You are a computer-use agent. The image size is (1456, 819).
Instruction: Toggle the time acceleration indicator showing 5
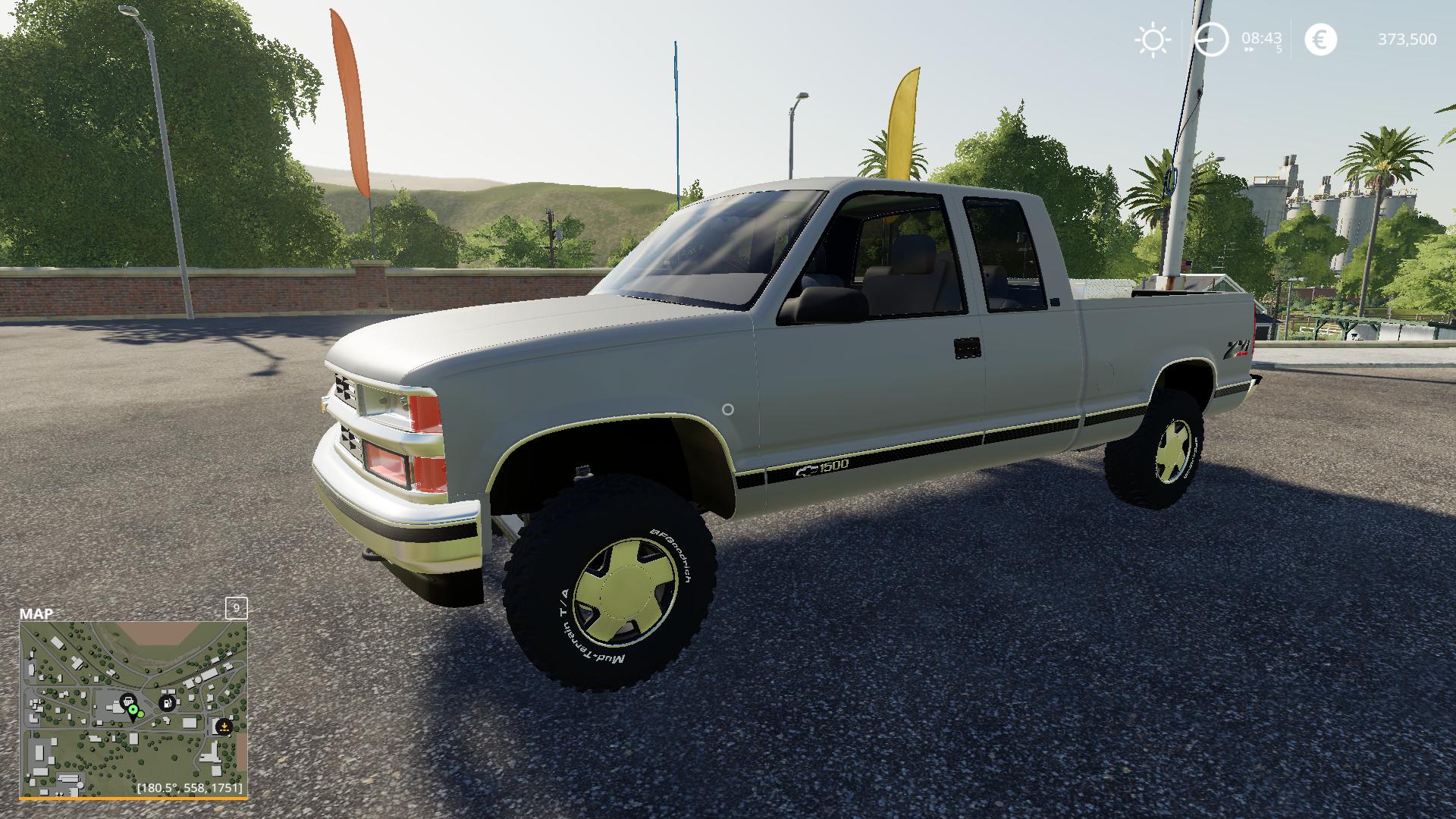click(1279, 50)
